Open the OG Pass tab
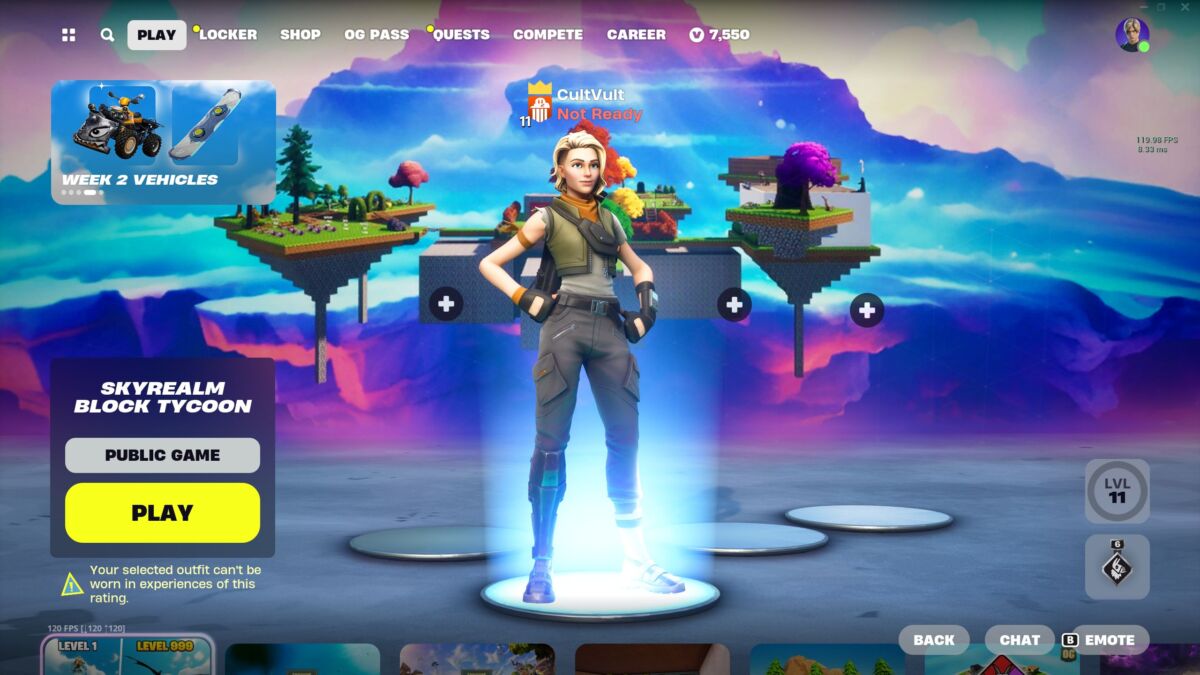The width and height of the screenshot is (1200, 675). (376, 34)
